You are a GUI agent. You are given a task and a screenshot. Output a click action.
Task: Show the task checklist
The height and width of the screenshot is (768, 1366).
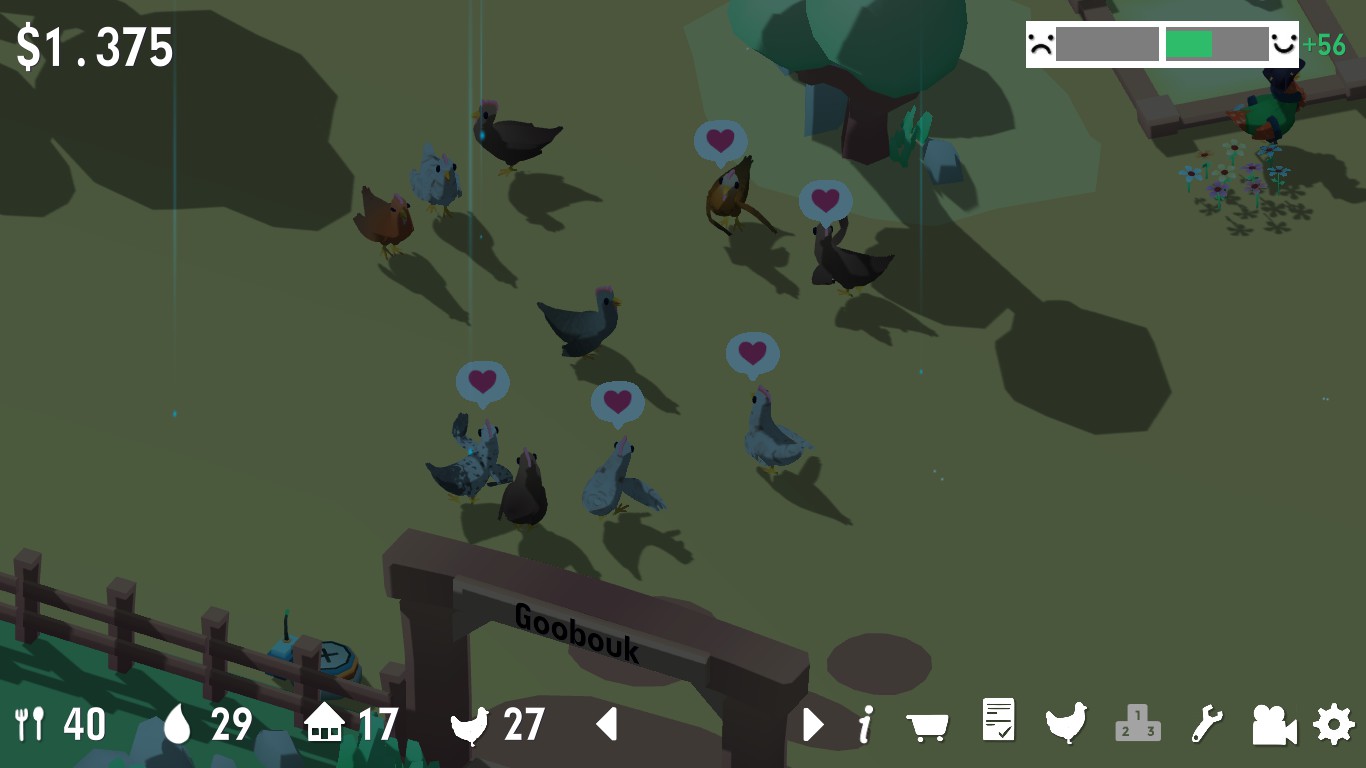998,721
